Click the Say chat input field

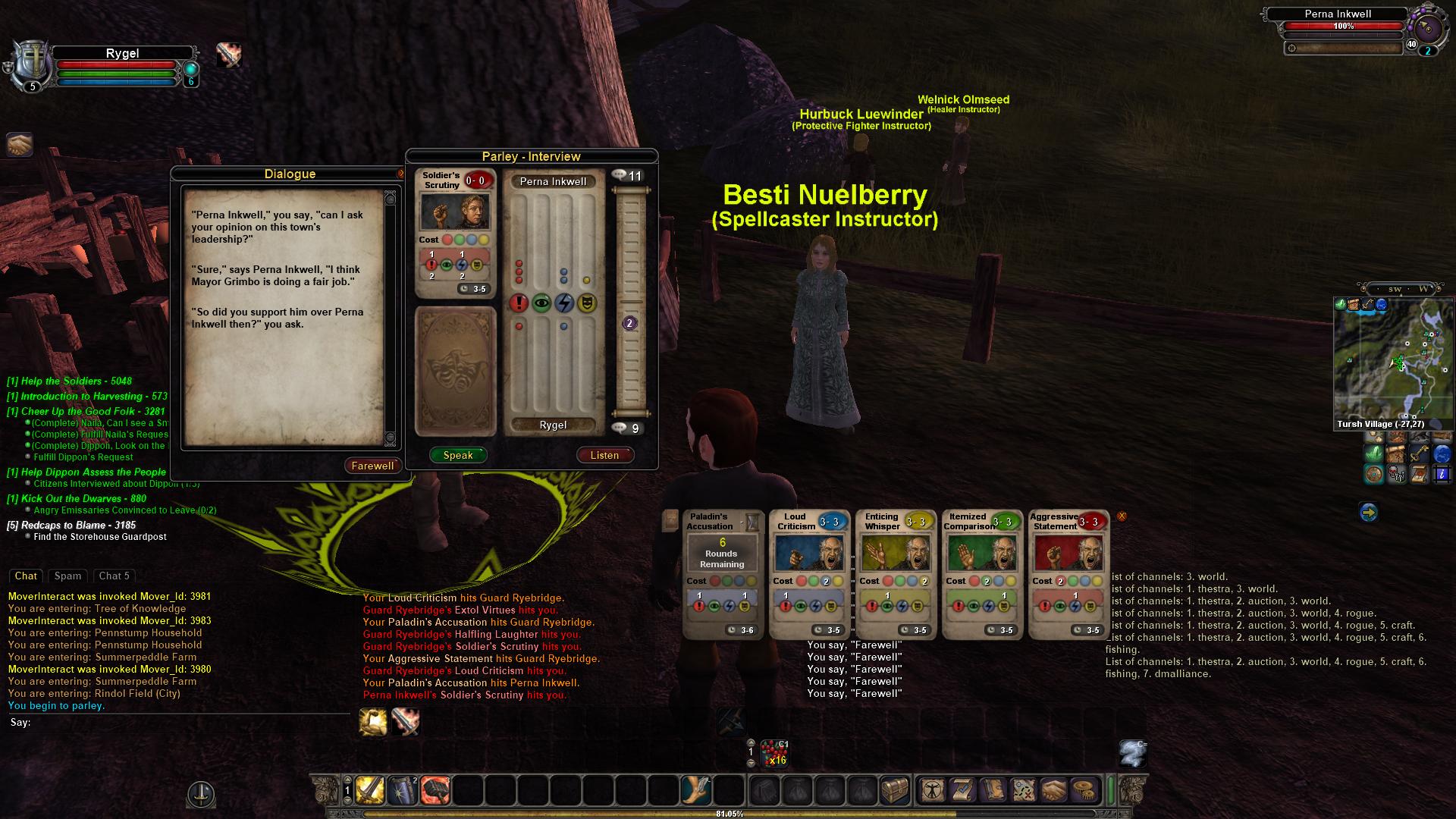click(x=182, y=723)
